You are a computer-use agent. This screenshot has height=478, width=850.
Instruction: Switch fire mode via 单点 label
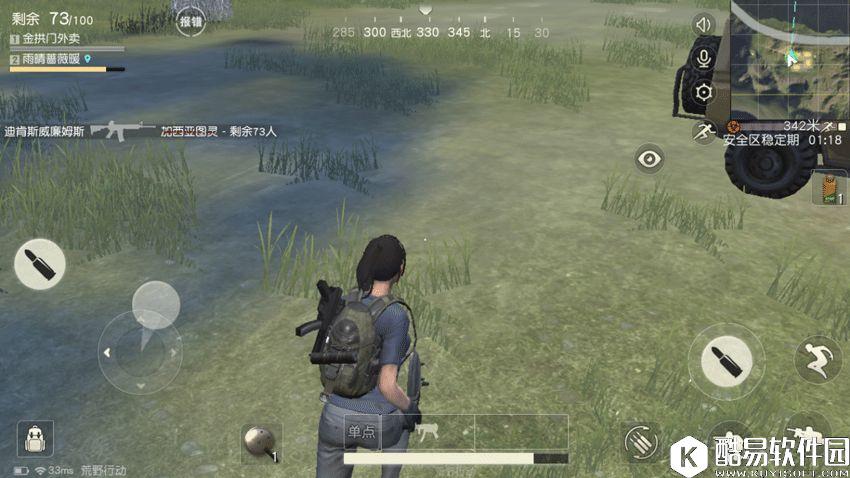[x=362, y=432]
